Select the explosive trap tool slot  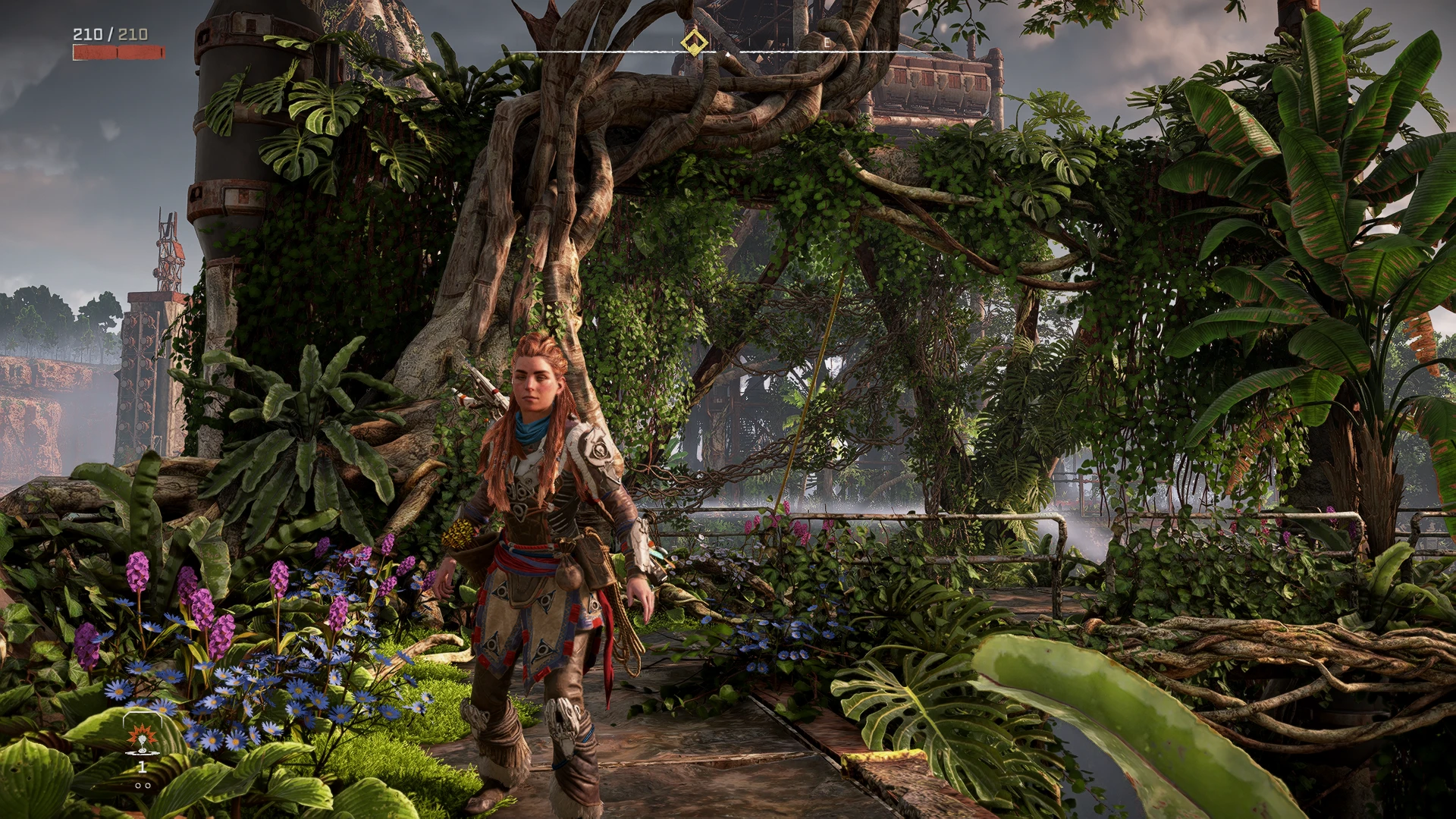[x=141, y=738]
